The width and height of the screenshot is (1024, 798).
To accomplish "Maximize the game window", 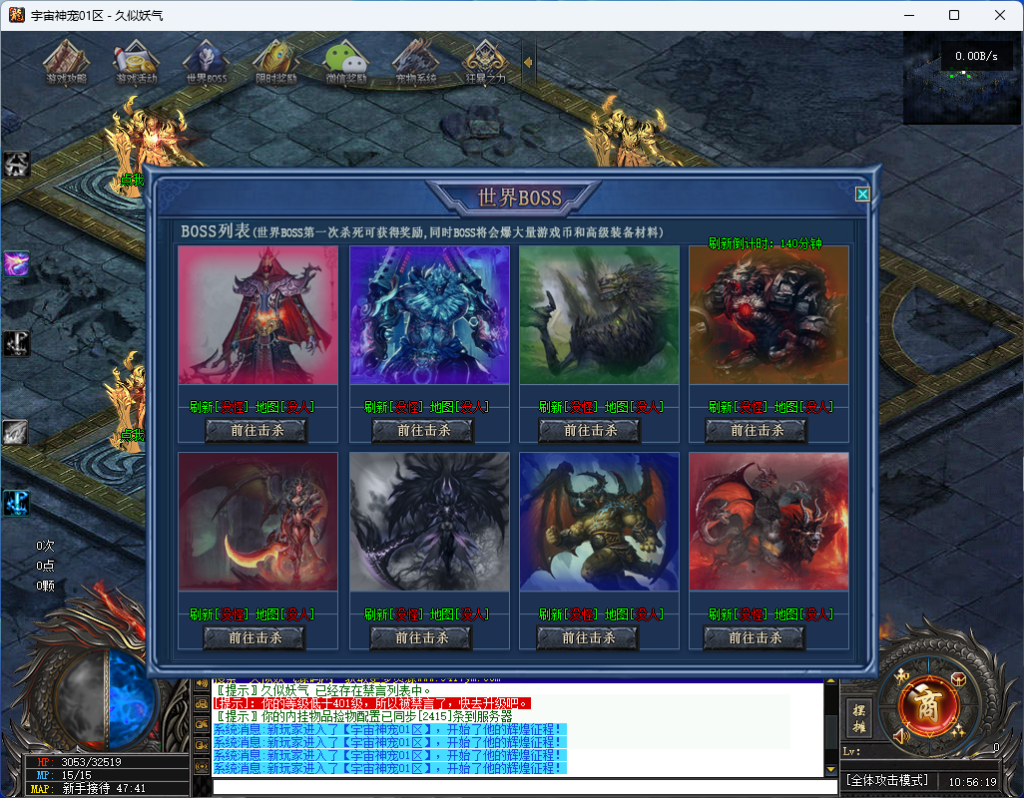I will (954, 15).
